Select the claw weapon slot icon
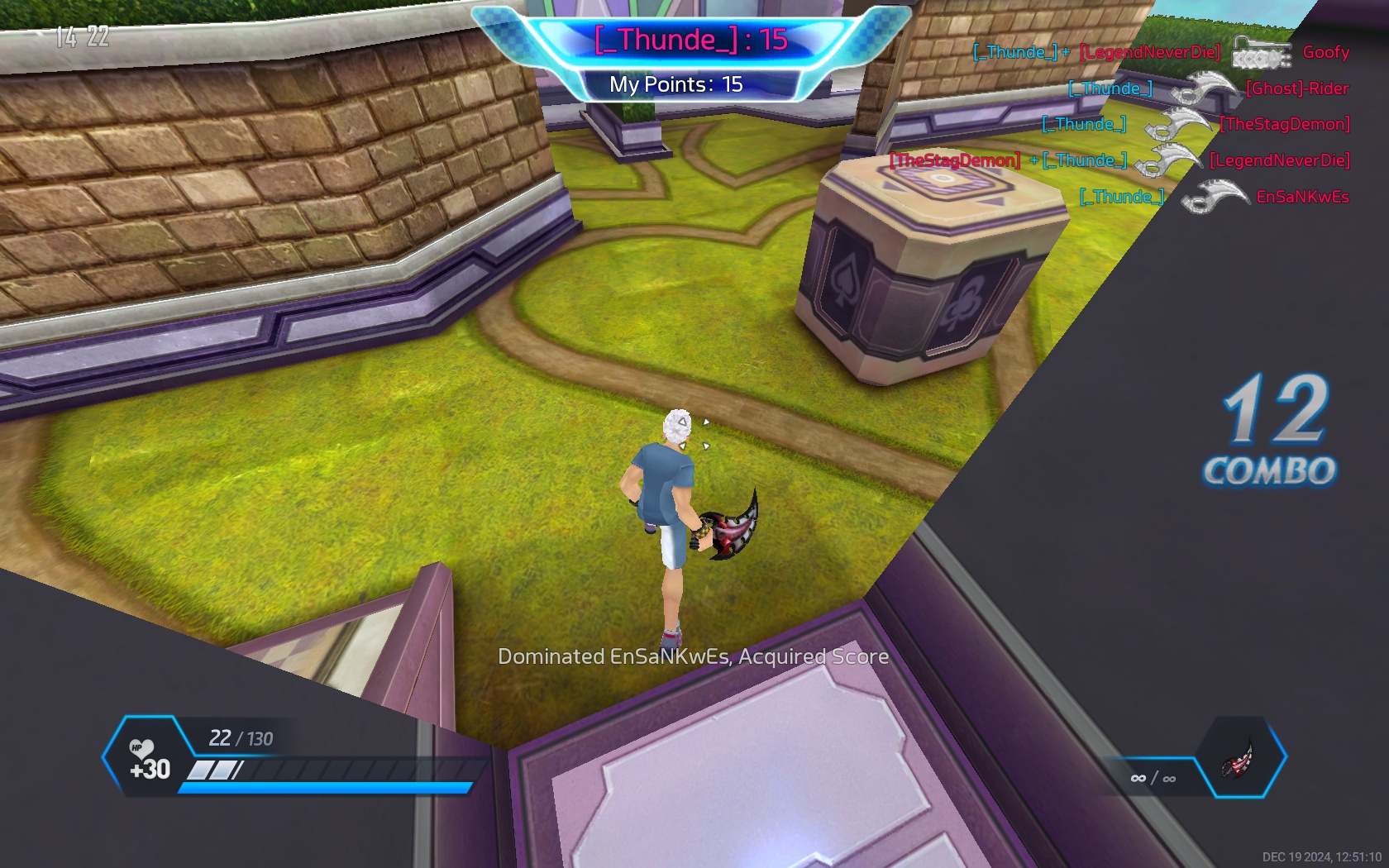Screen dimensions: 1389x868 click(1239, 759)
